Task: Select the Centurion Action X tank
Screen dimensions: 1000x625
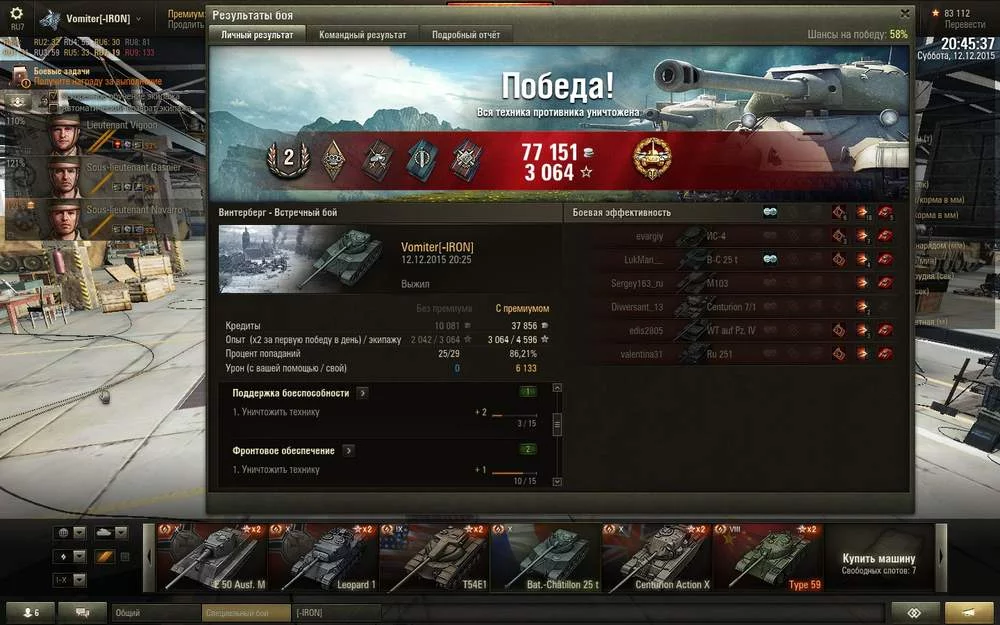Action: pyautogui.click(x=655, y=557)
